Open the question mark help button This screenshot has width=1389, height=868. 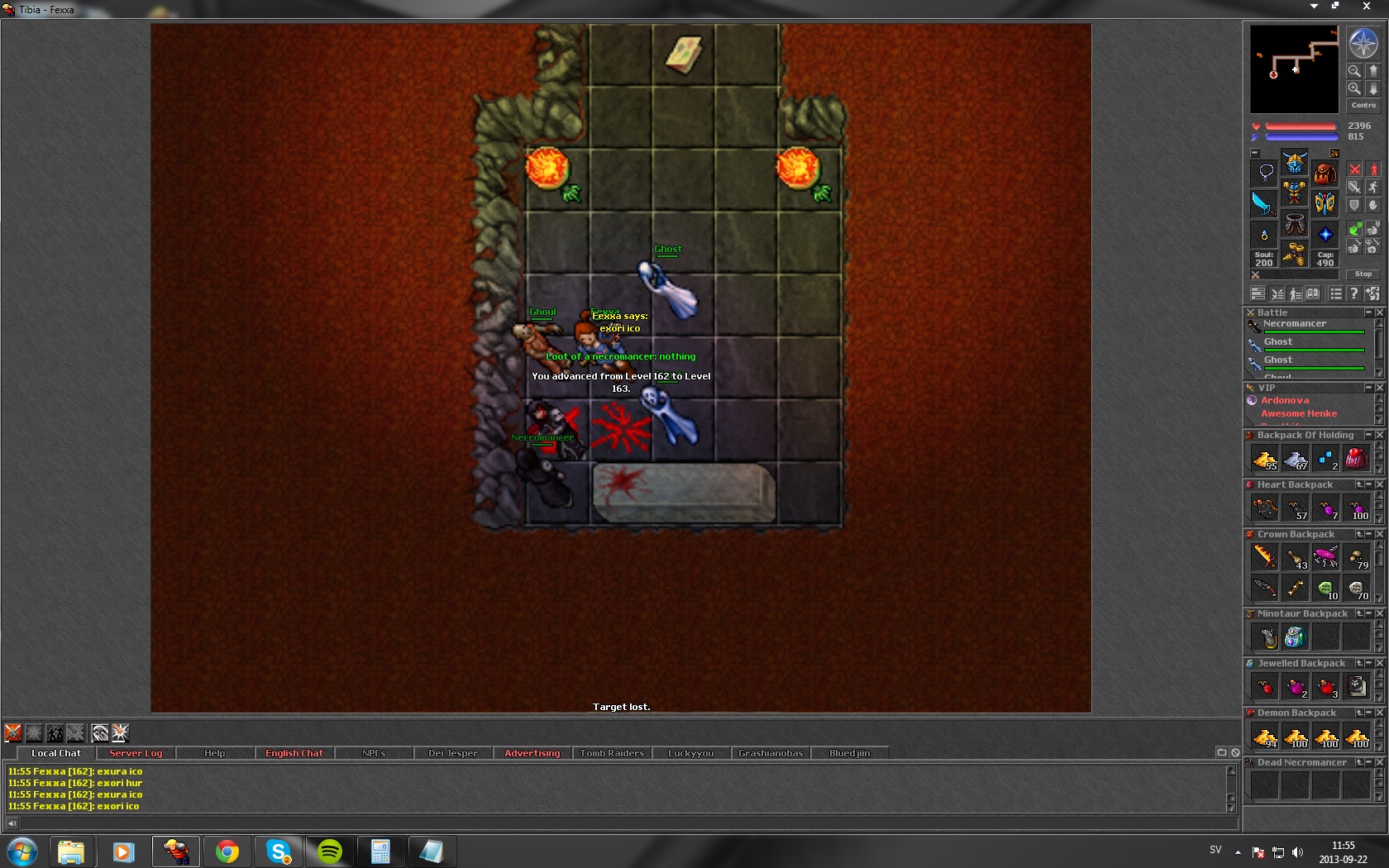click(1353, 293)
